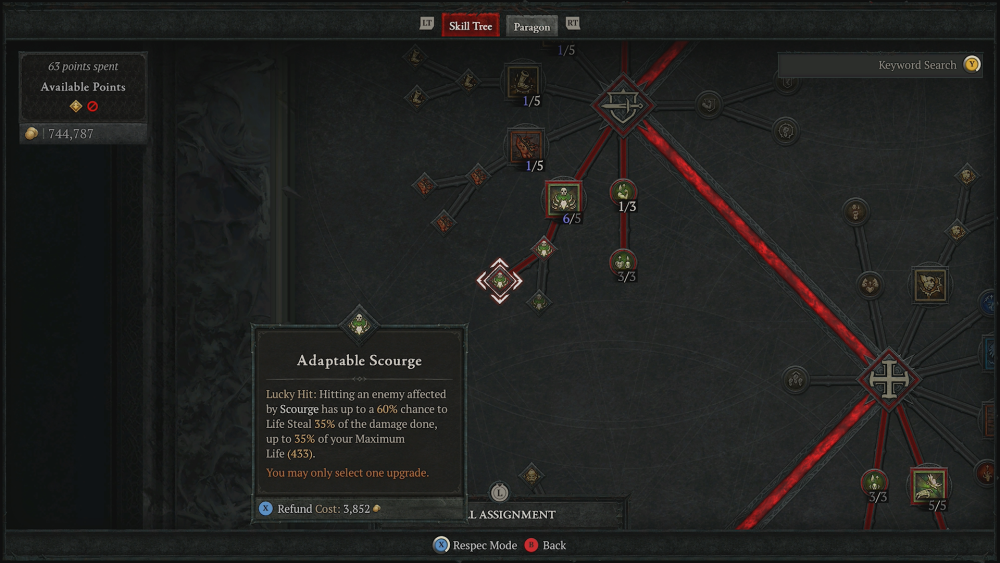The height and width of the screenshot is (563, 1000).
Task: Select the Scourge skull skill at 6/5
Action: pyautogui.click(x=563, y=199)
